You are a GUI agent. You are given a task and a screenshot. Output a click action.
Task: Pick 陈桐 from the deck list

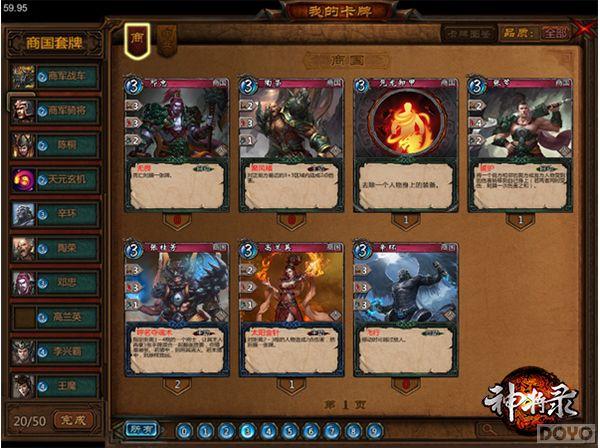point(66,144)
